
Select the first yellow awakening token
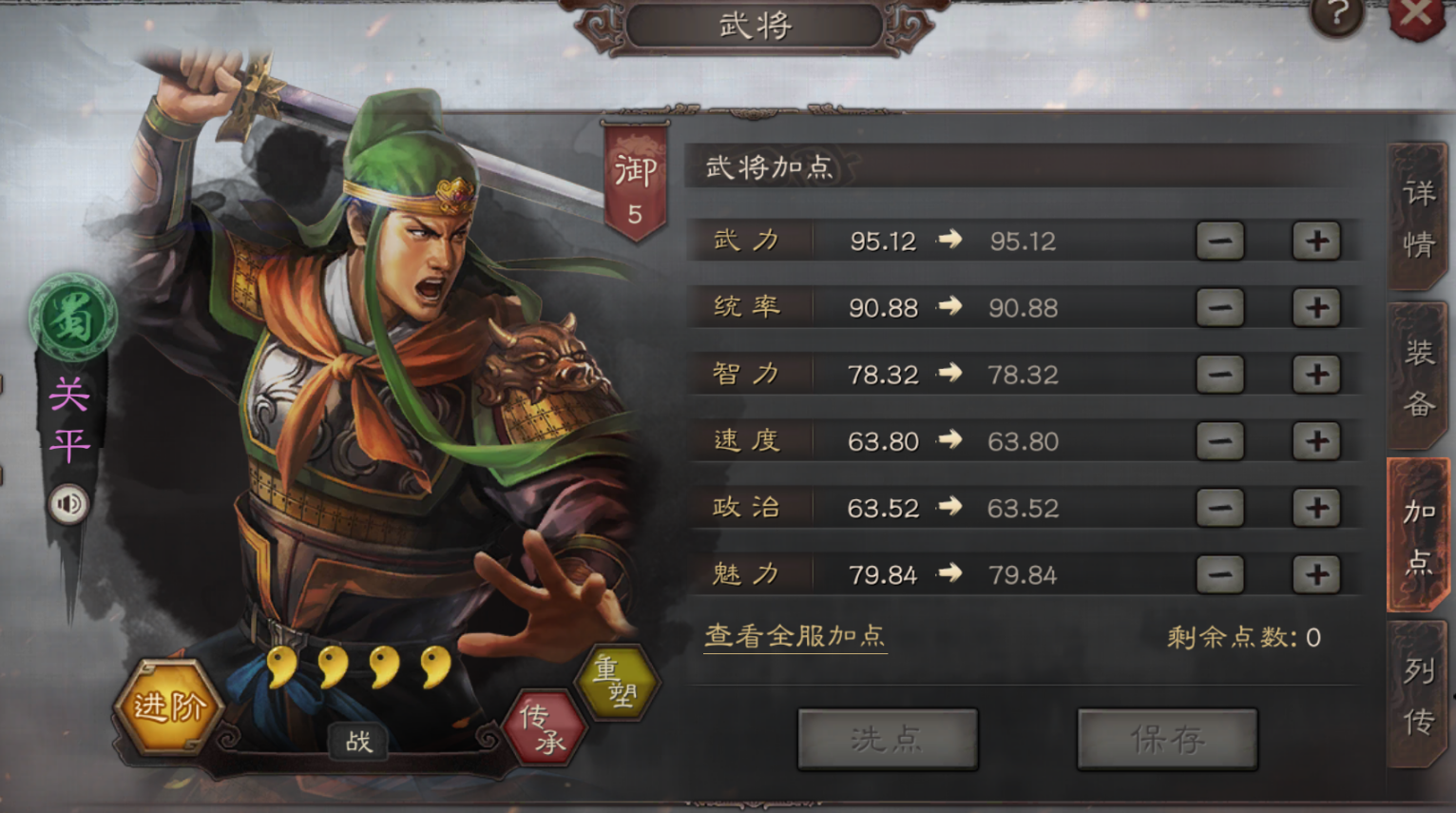(x=280, y=667)
